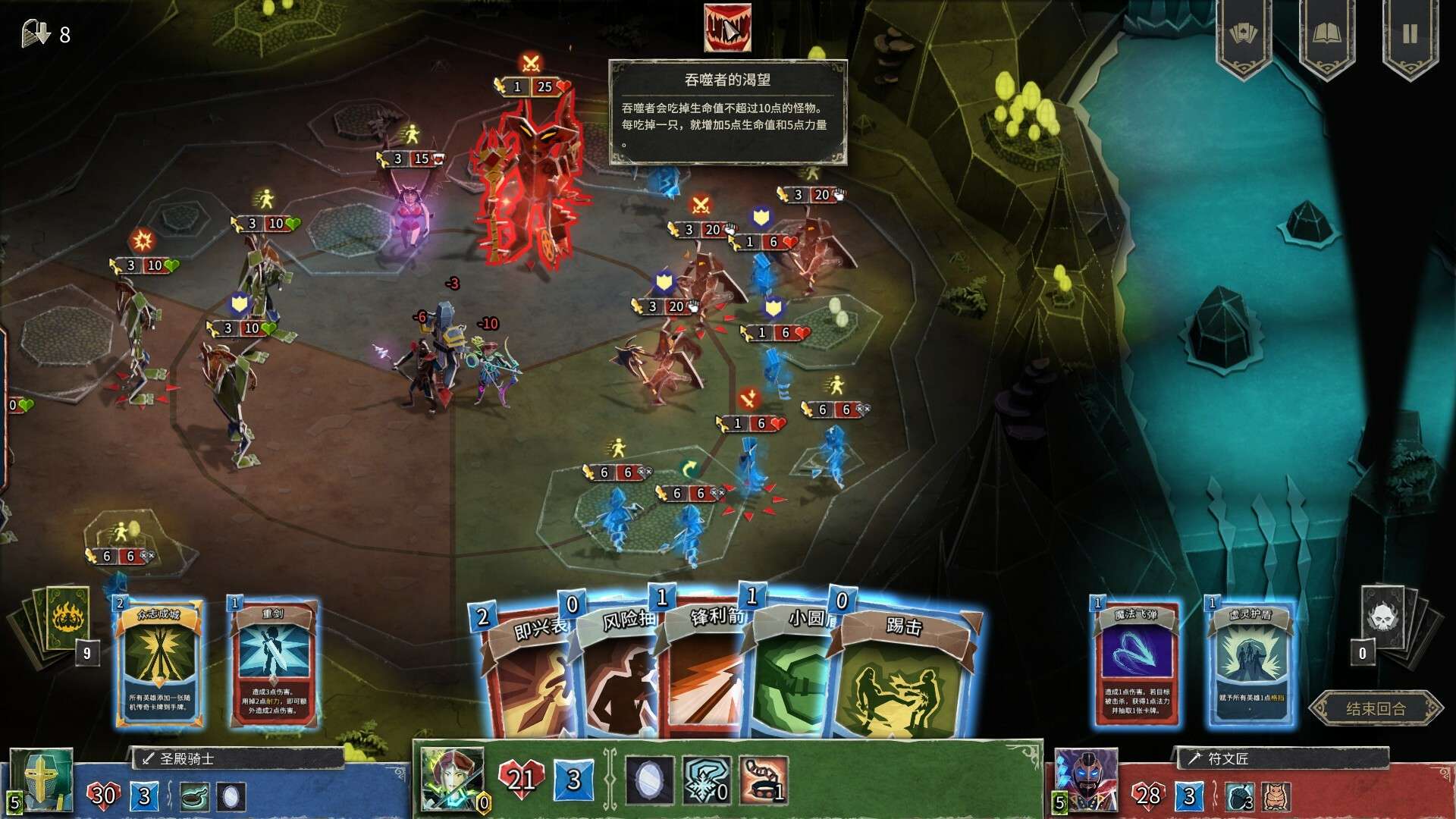Screen dimensions: 1456x819
Task: Play the 即兴表 card costing 2
Action: pyautogui.click(x=527, y=675)
